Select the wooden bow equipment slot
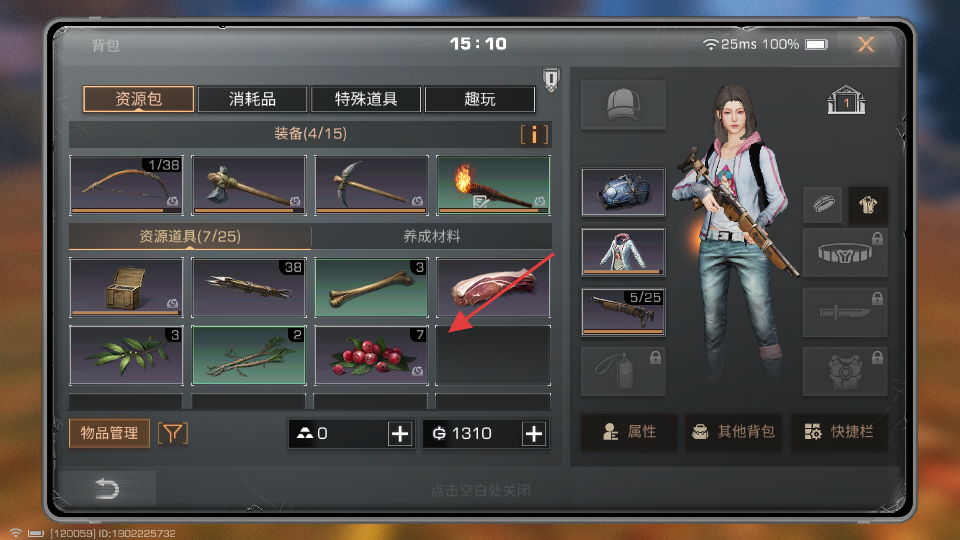This screenshot has width=960, height=540. click(126, 185)
